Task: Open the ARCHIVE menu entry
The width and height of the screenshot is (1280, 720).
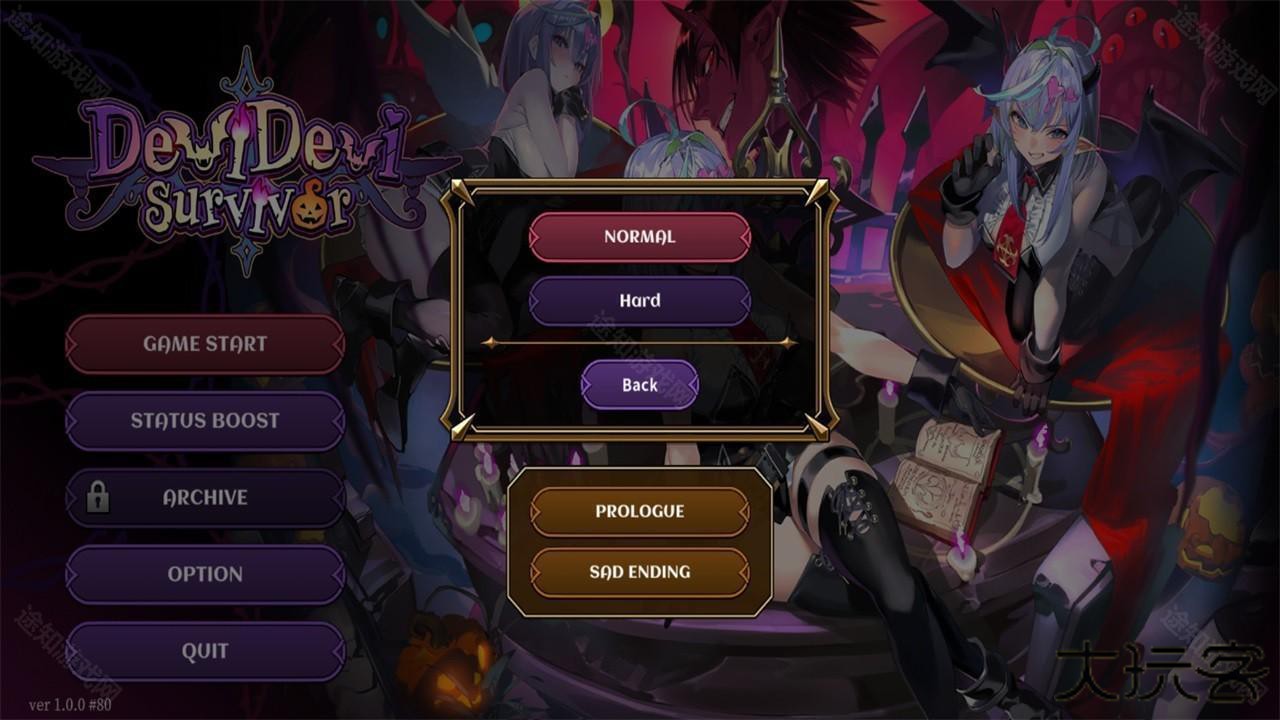Action: pos(204,497)
